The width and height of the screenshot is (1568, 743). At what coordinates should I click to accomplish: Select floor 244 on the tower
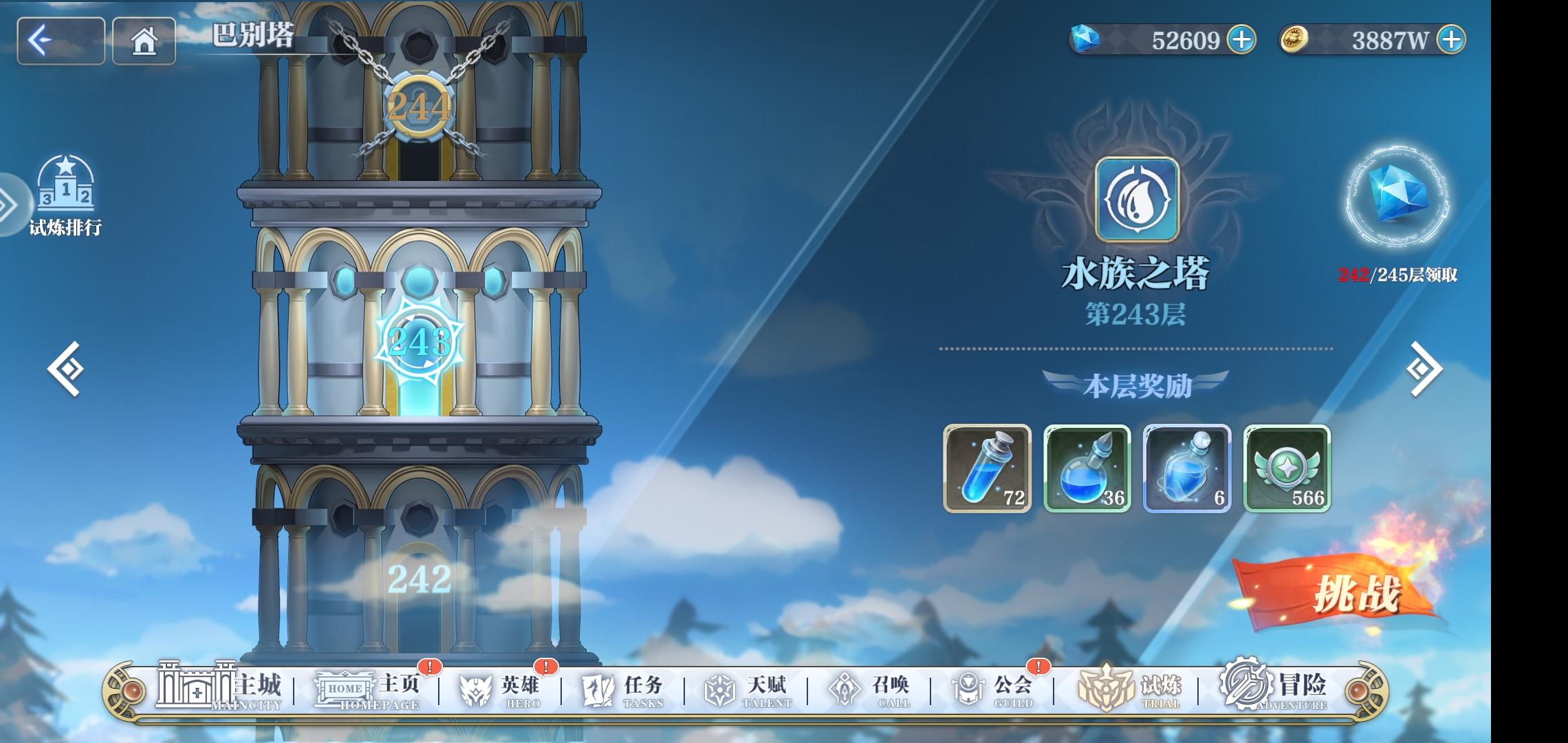(419, 107)
